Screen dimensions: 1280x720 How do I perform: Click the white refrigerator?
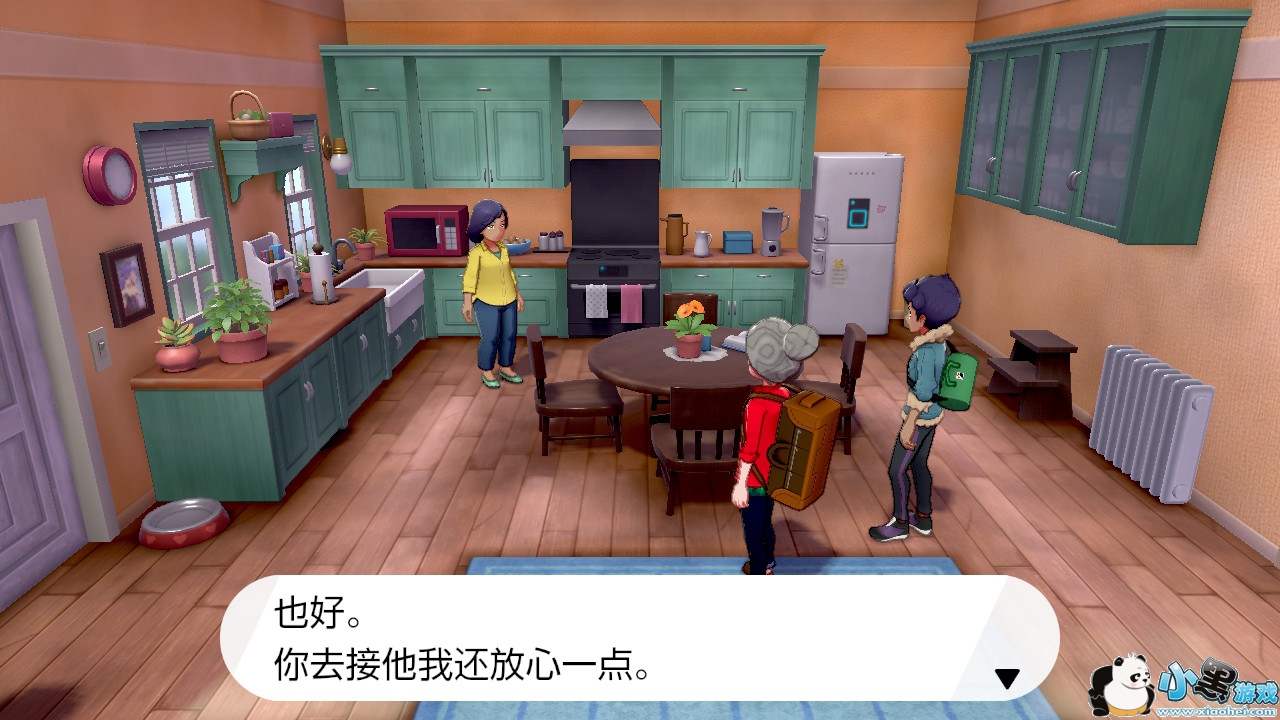[856, 240]
